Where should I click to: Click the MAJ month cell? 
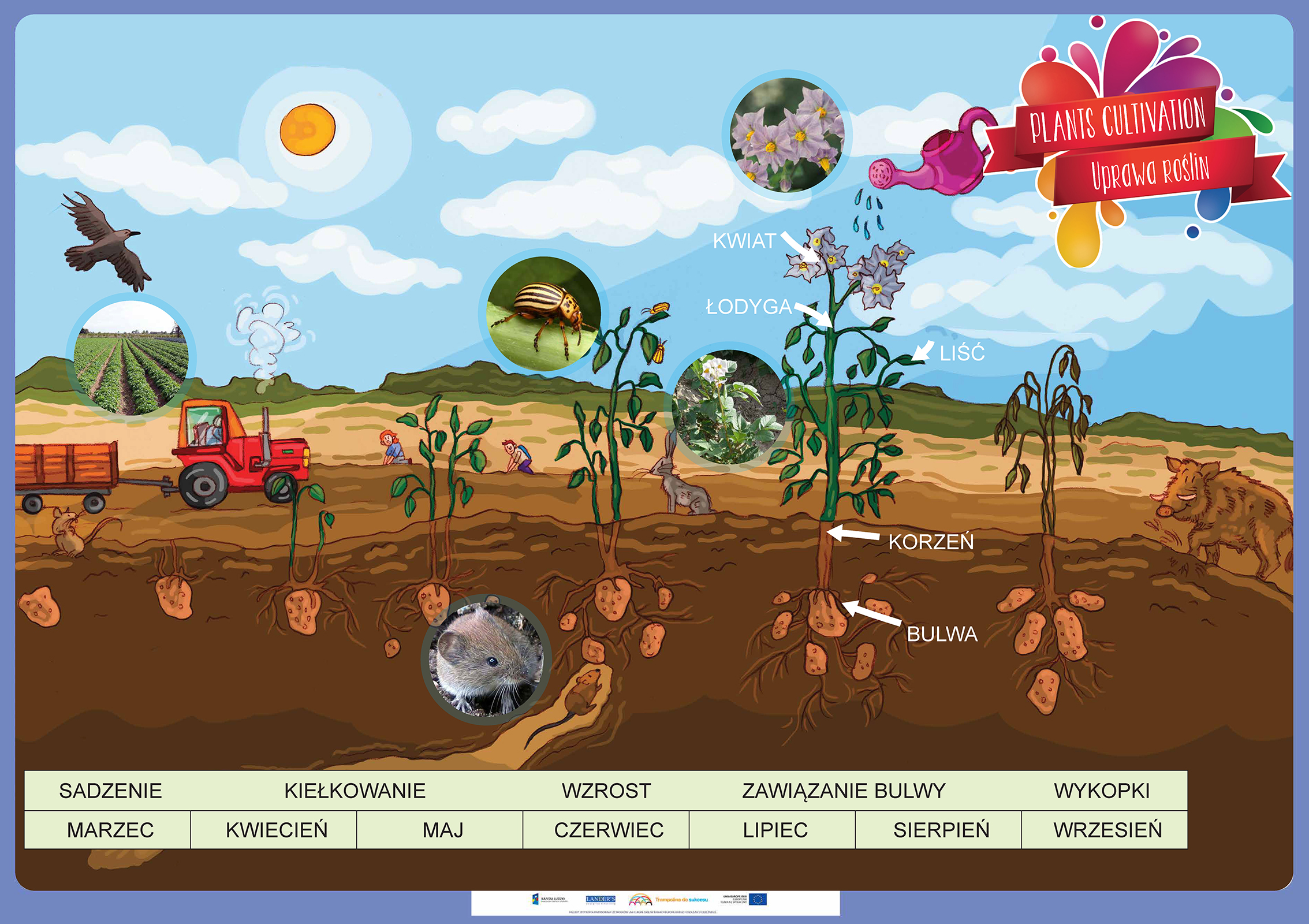click(443, 830)
